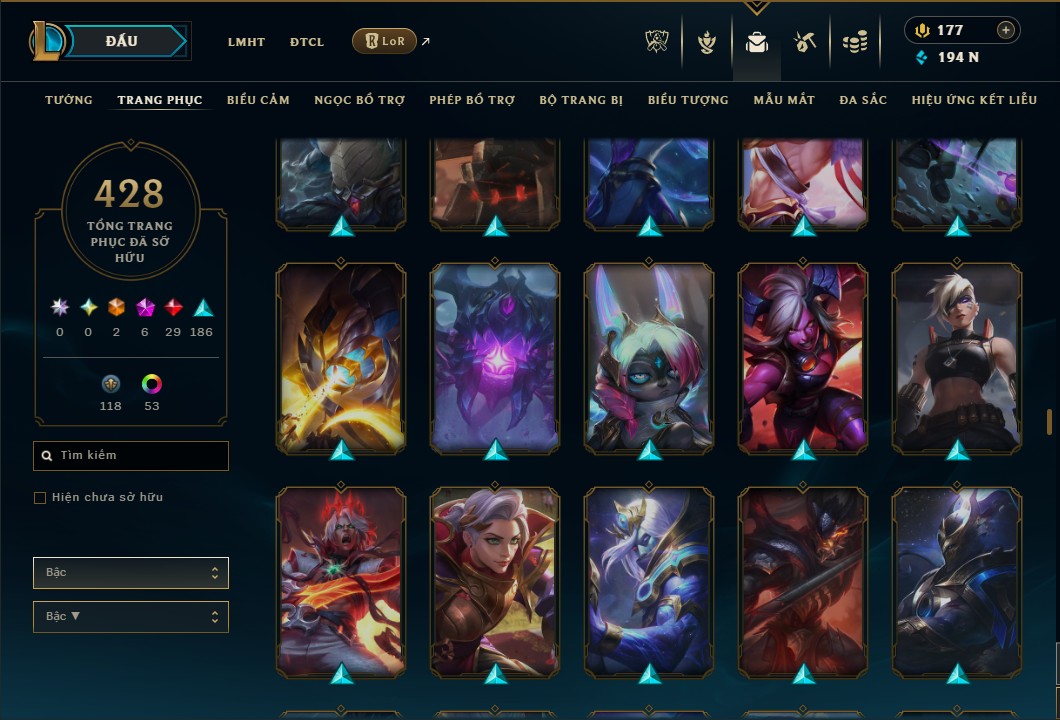Screen dimensions: 1060x720
Task: Select the NGỌC BỔ TRỢ tab
Action: (359, 100)
